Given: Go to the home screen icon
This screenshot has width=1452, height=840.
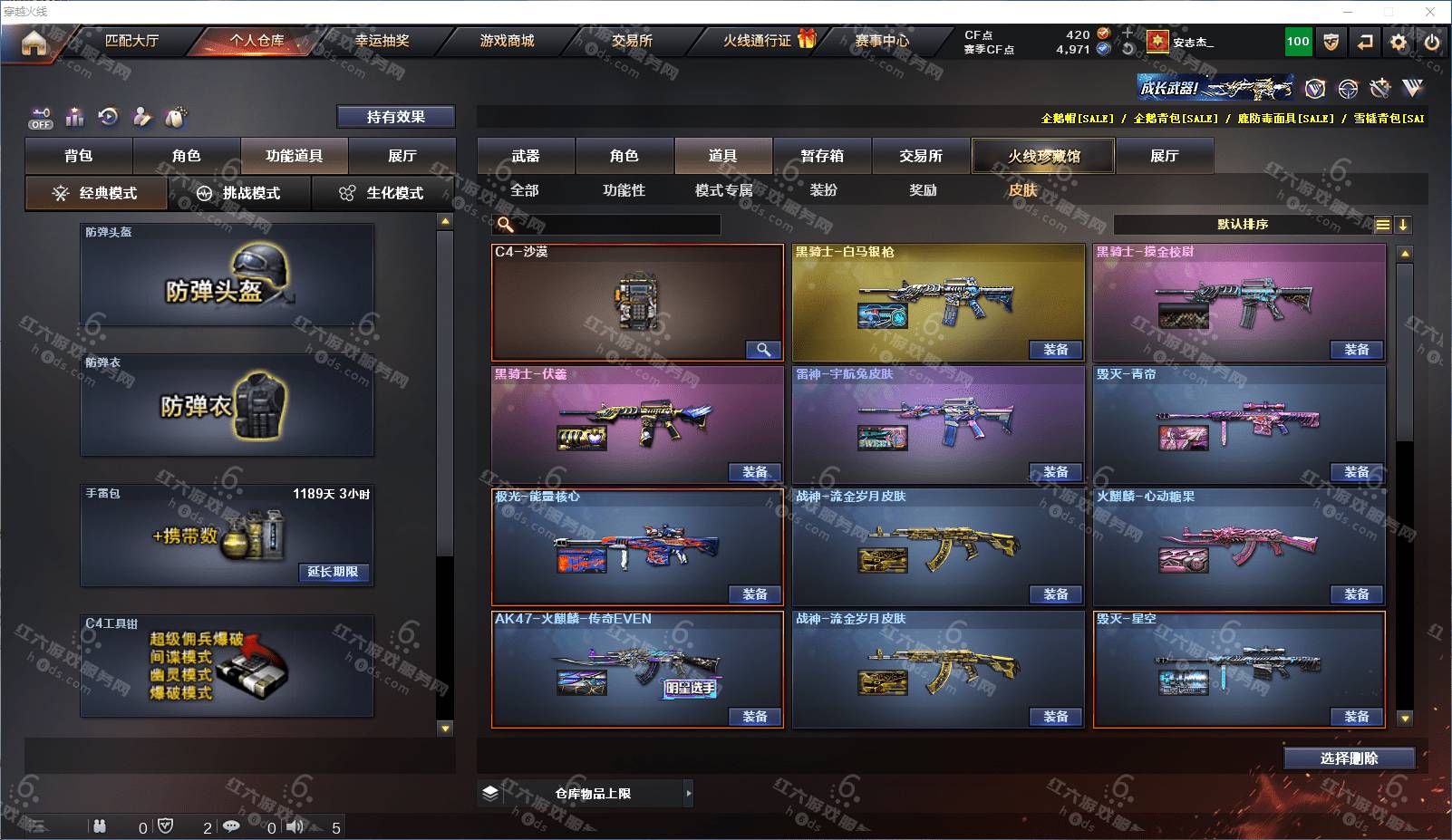Looking at the screenshot, I should click(34, 42).
